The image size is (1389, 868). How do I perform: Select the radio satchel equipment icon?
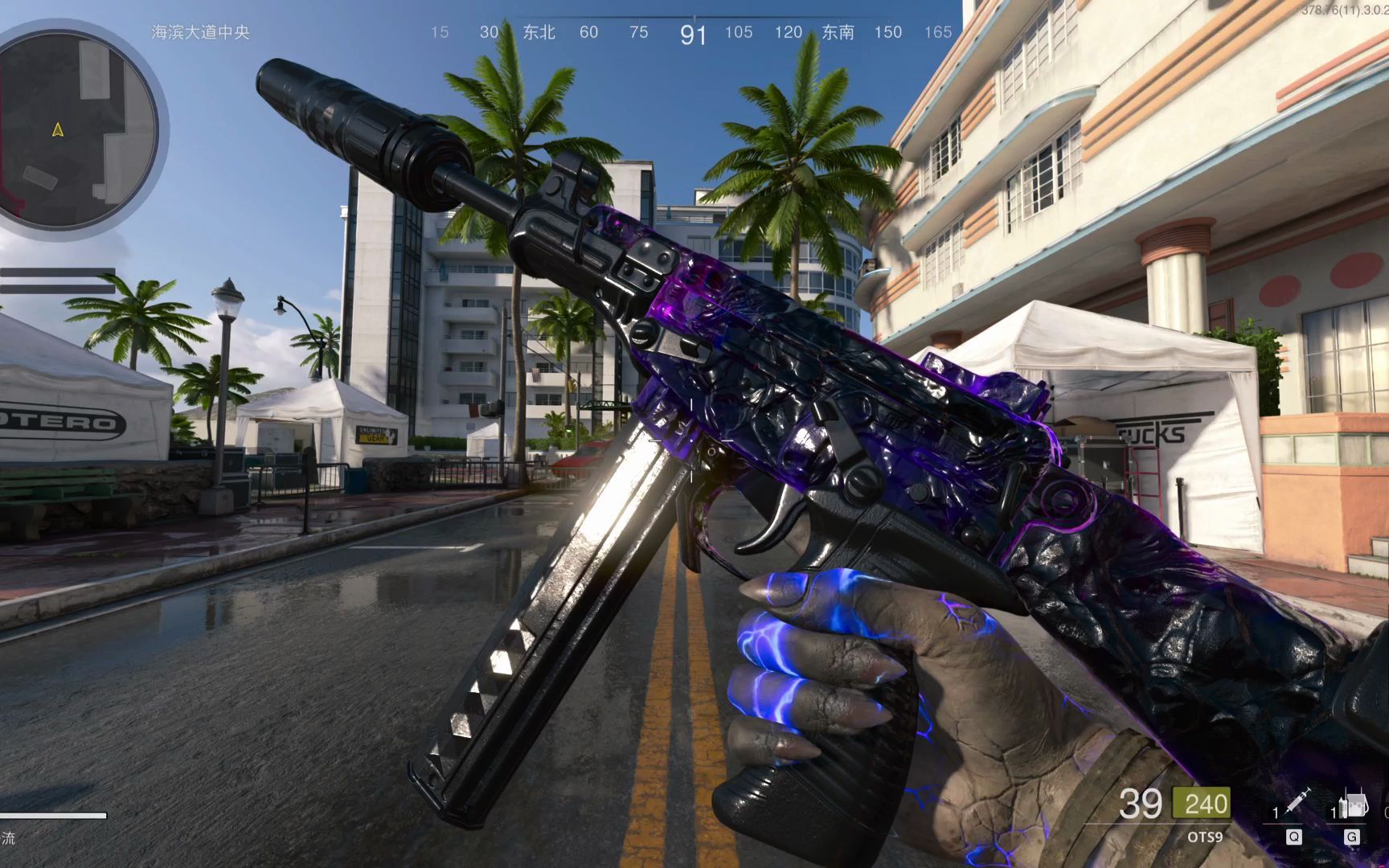coord(1354,804)
